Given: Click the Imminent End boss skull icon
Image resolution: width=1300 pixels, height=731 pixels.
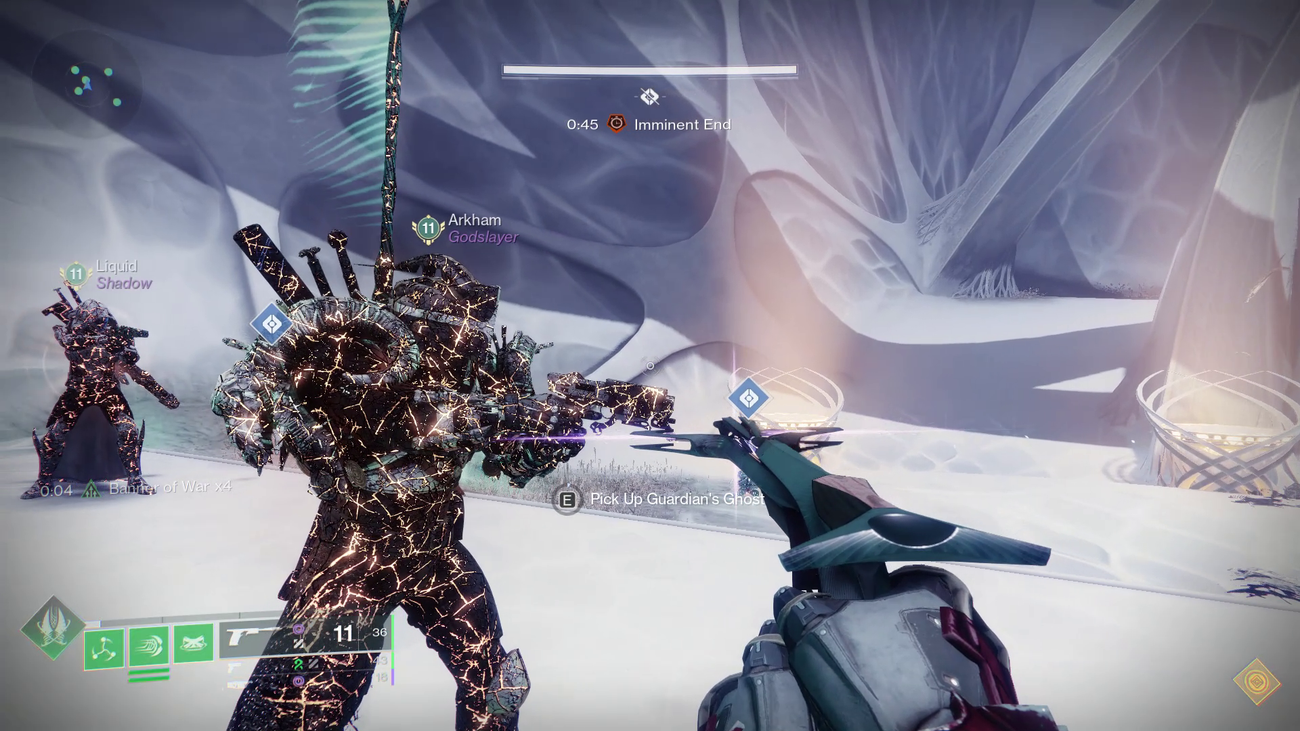Looking at the screenshot, I should [615, 124].
